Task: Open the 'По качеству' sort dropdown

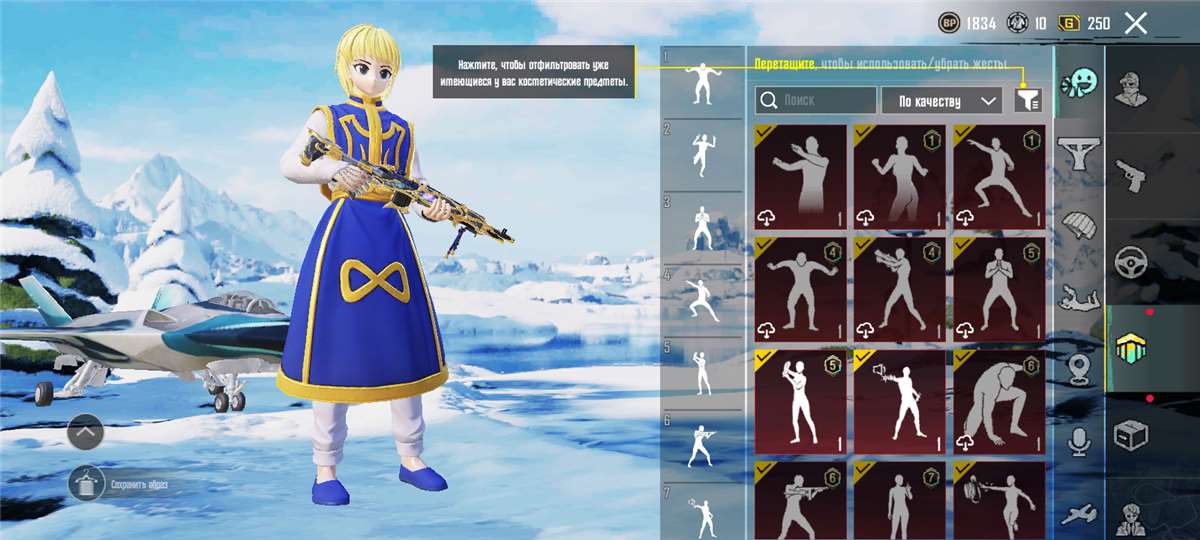Action: pos(941,100)
